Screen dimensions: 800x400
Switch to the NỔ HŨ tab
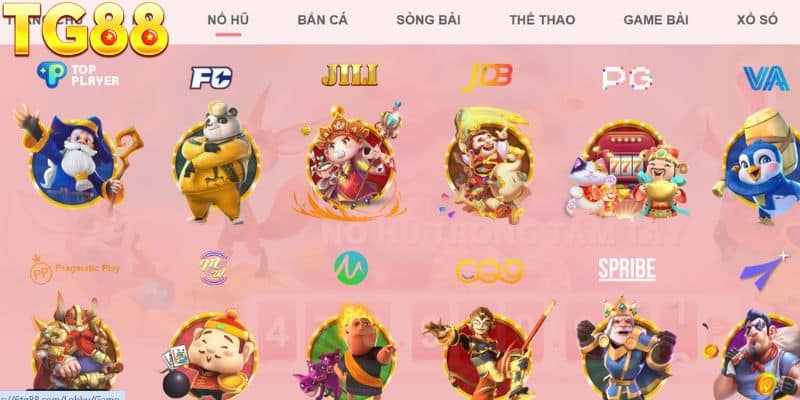click(x=228, y=20)
